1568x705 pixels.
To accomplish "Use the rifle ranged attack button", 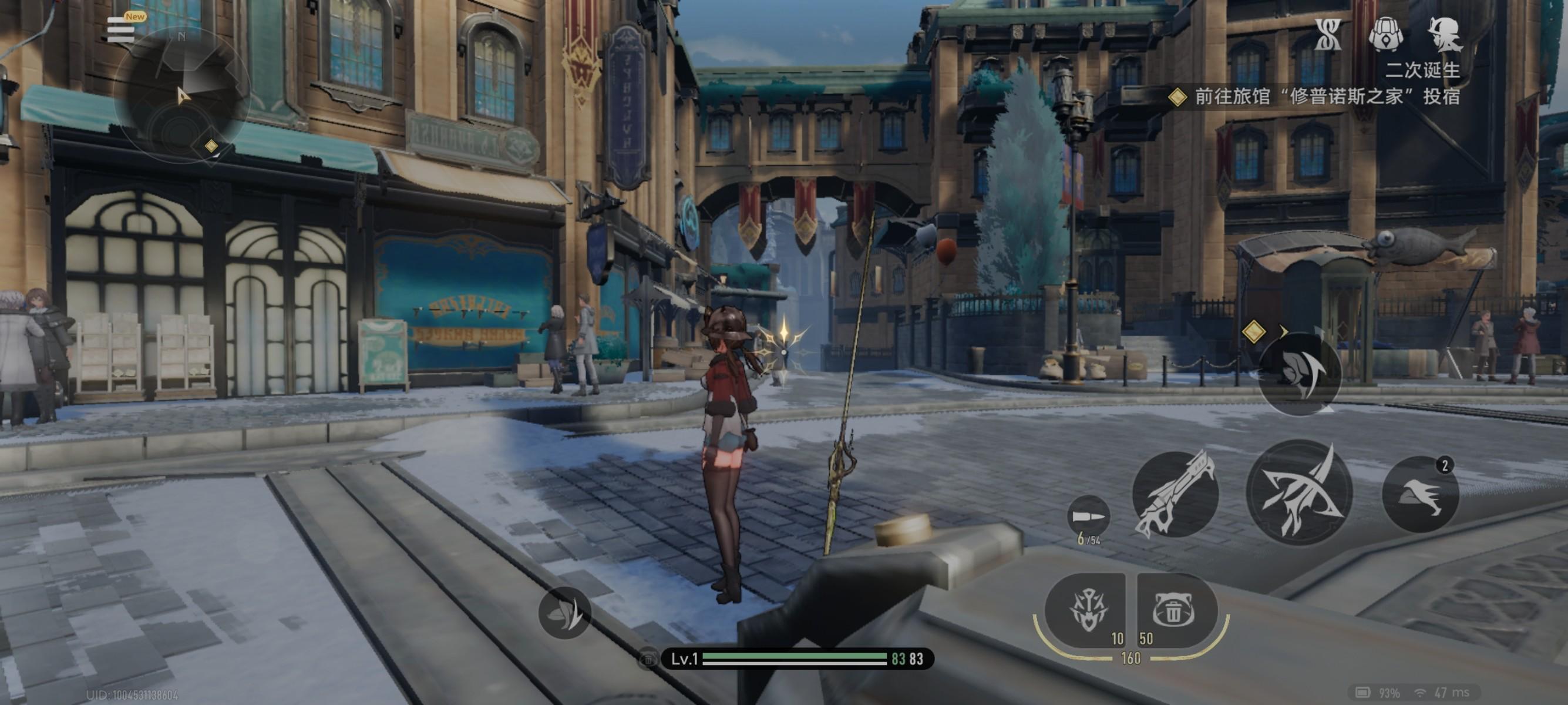I will [1175, 493].
